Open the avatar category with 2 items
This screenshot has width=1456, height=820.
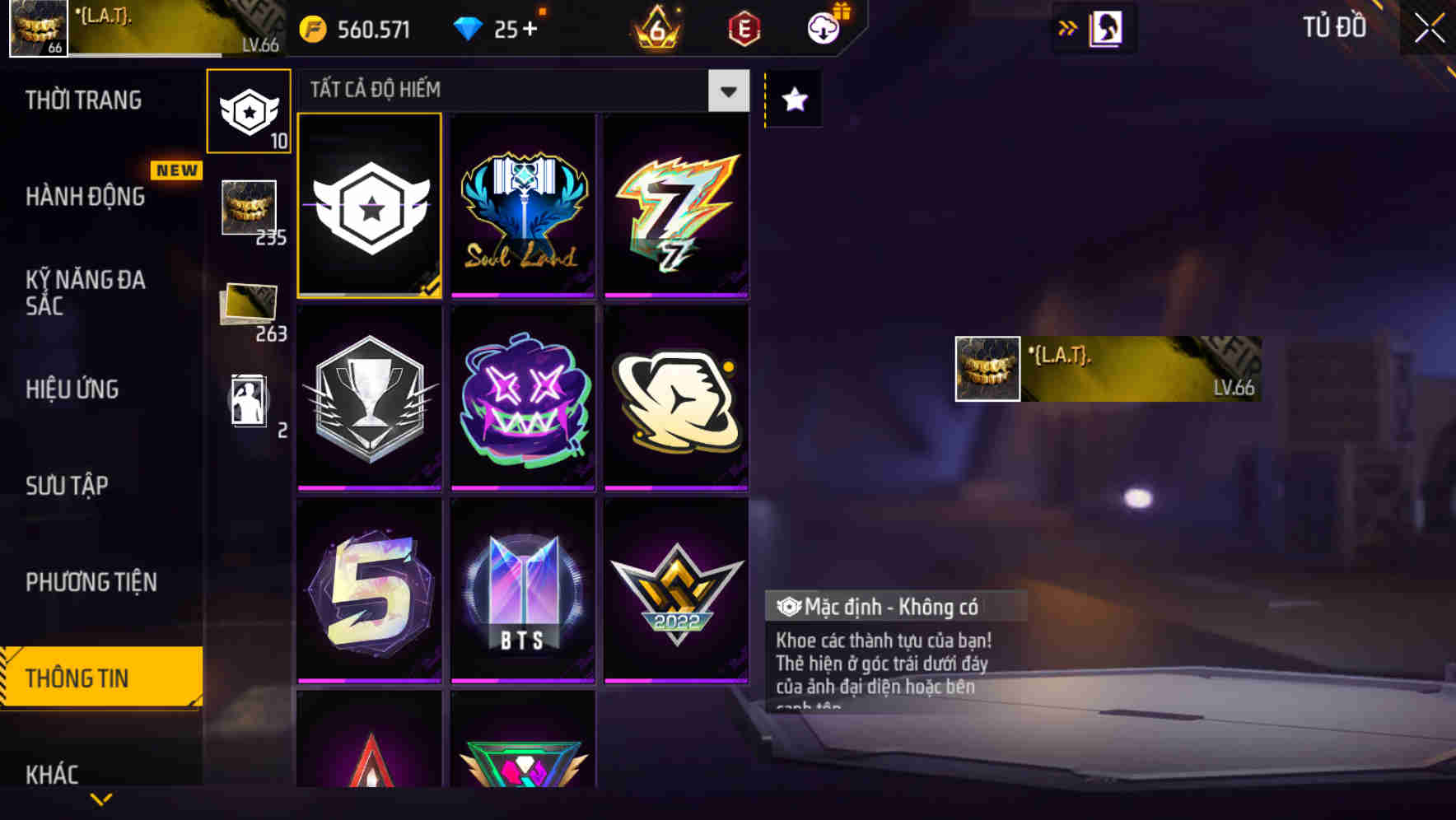point(248,401)
